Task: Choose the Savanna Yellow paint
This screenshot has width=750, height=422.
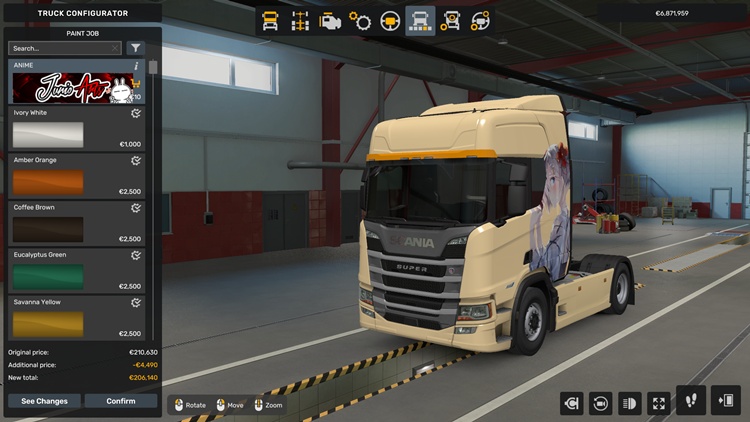Action: pos(47,323)
